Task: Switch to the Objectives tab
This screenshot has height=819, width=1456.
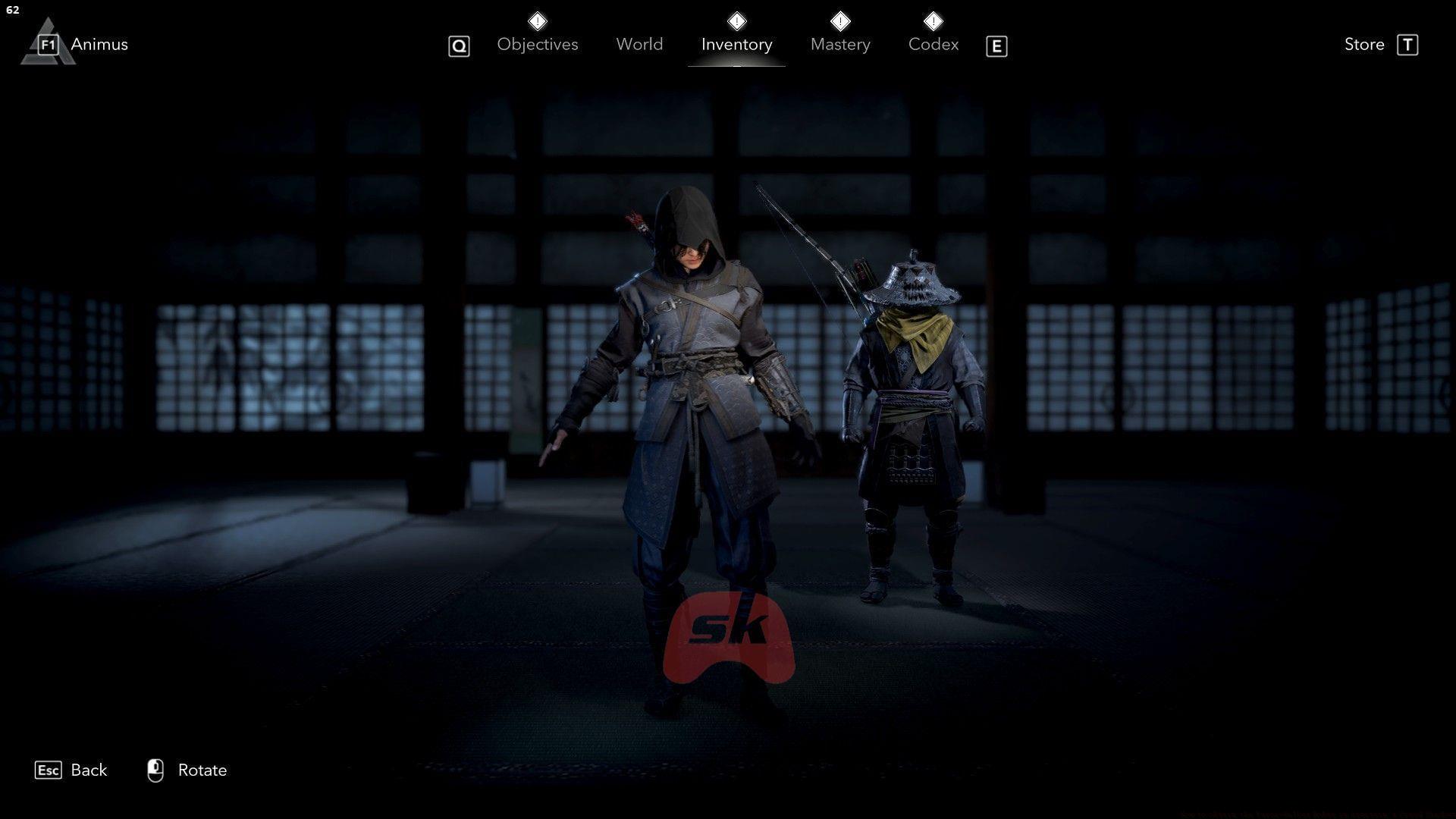Action: (x=537, y=44)
